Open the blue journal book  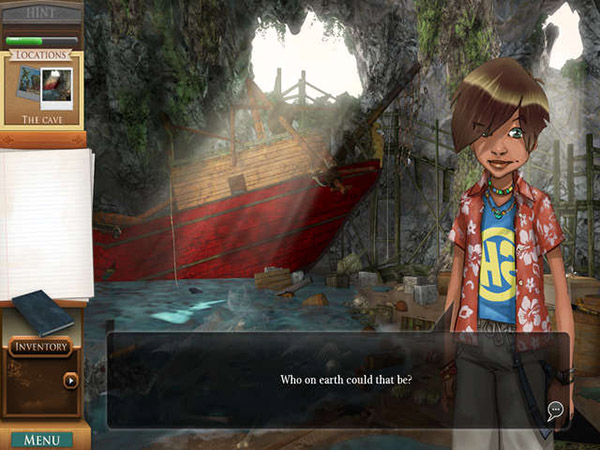click(x=42, y=311)
